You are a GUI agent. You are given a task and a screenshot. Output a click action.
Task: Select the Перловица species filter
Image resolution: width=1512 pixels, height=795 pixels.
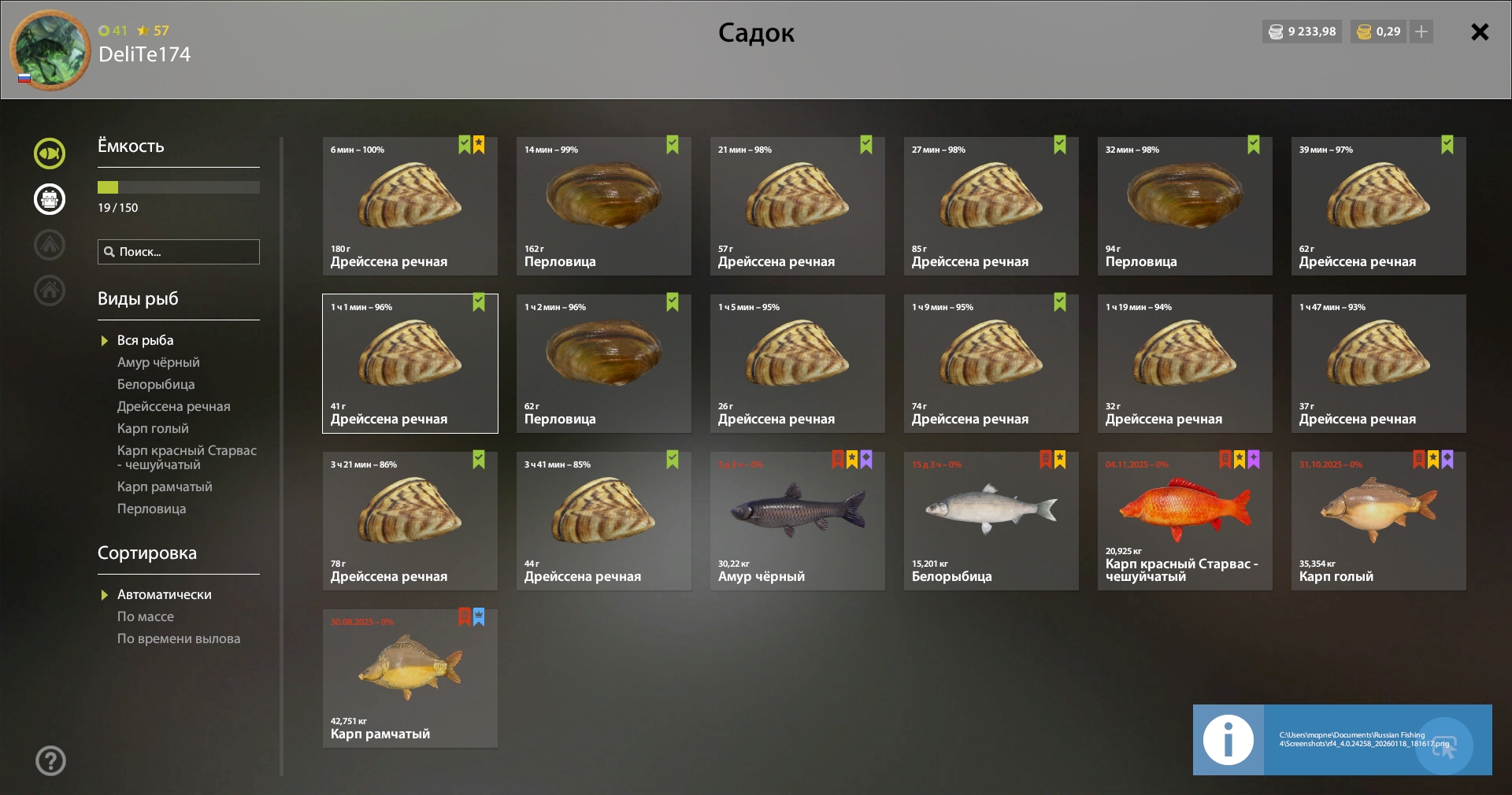(x=151, y=508)
